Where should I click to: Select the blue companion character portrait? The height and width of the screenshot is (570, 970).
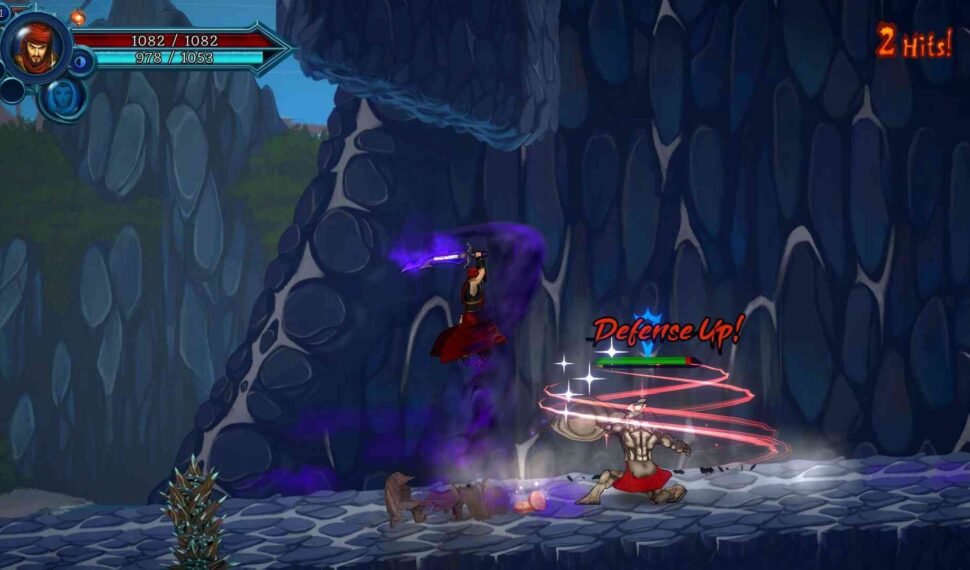62,97
